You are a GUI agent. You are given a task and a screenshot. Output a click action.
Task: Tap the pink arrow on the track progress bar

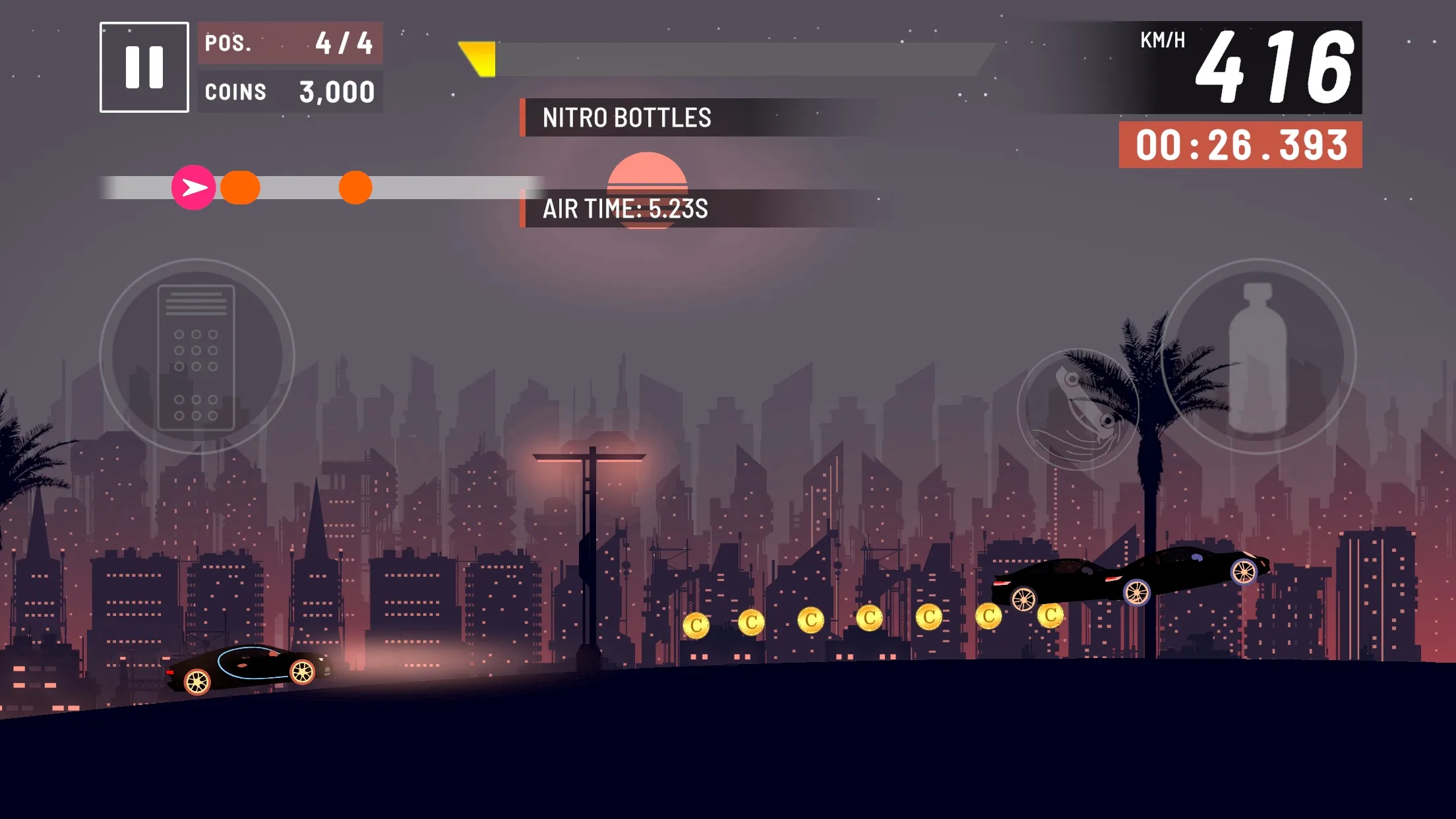(x=195, y=188)
